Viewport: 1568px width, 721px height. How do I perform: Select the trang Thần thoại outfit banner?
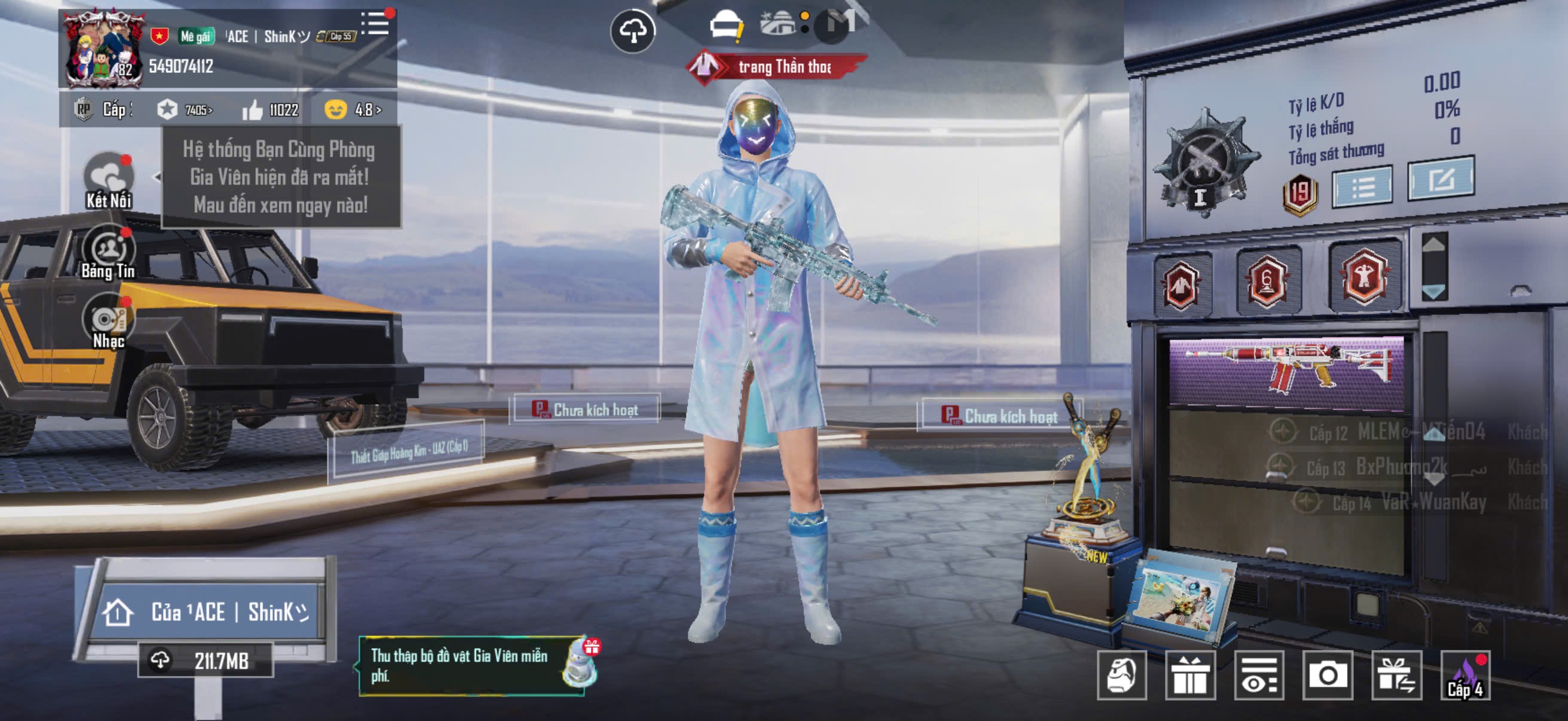coord(778,67)
